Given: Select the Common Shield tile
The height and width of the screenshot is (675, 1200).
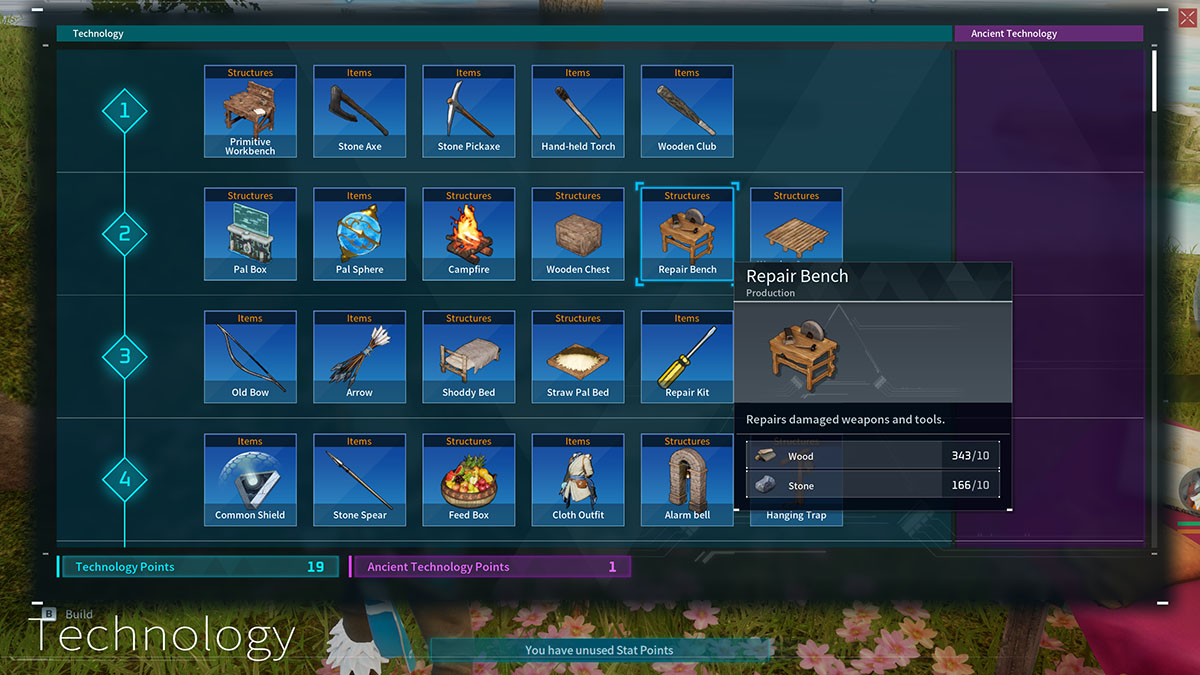Looking at the screenshot, I should (250, 480).
